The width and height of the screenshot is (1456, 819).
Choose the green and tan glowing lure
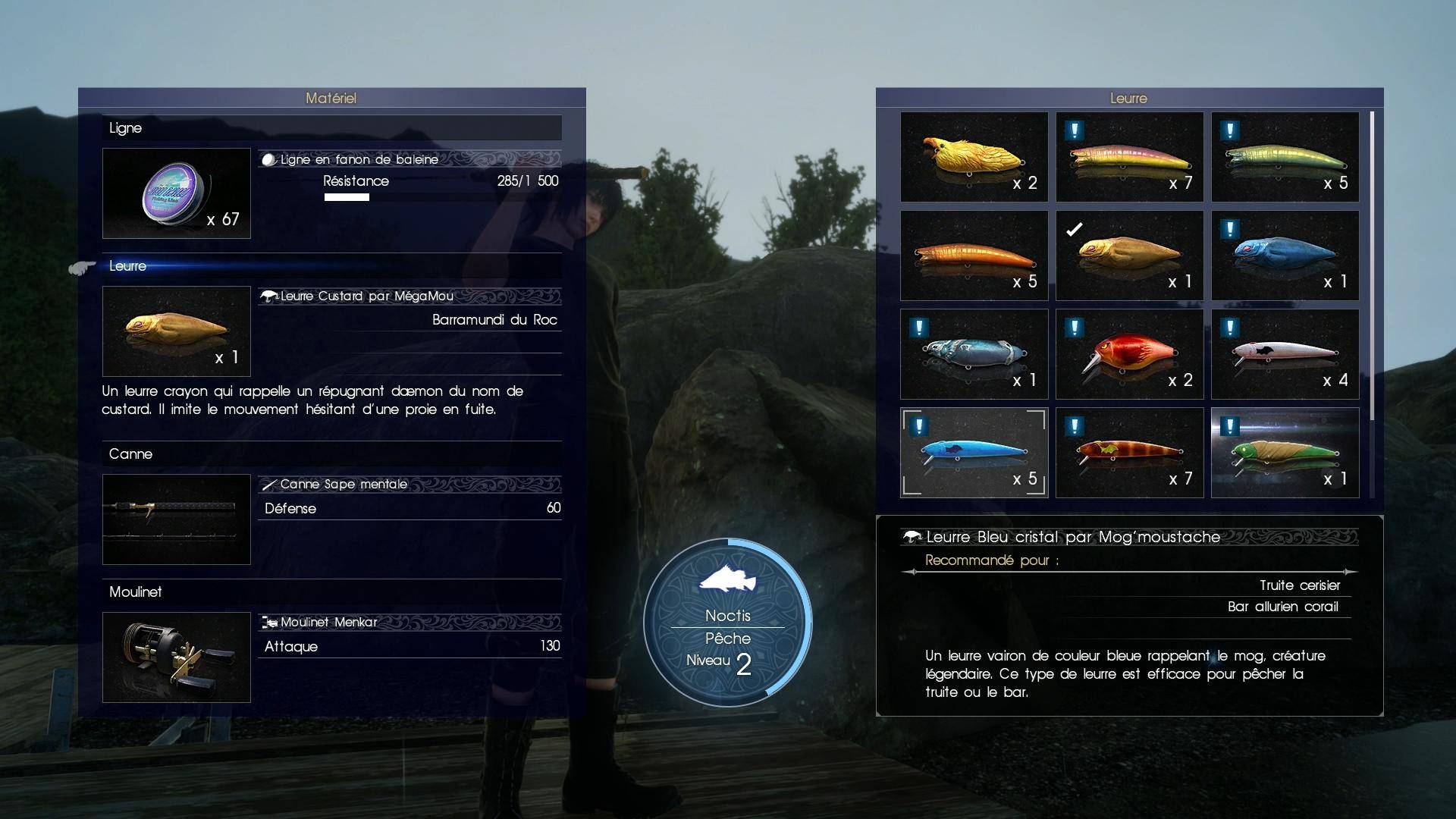pos(1285,453)
